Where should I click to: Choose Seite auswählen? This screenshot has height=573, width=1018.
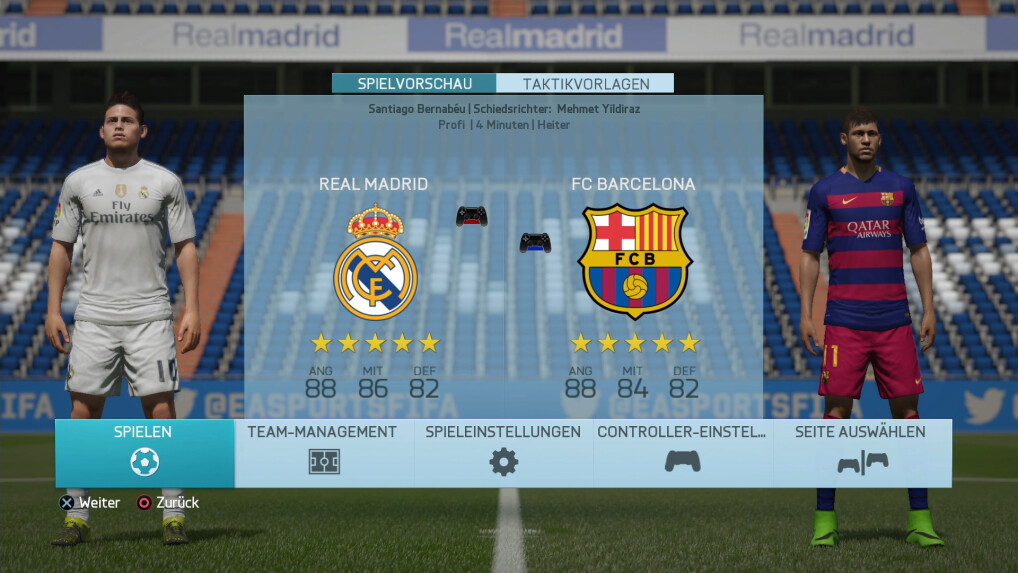861,453
